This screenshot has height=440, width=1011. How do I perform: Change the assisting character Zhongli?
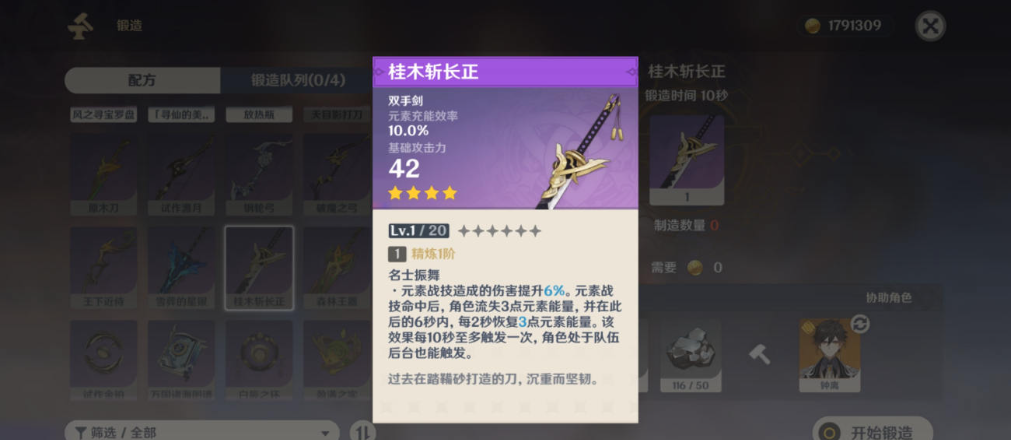pyautogui.click(x=831, y=353)
